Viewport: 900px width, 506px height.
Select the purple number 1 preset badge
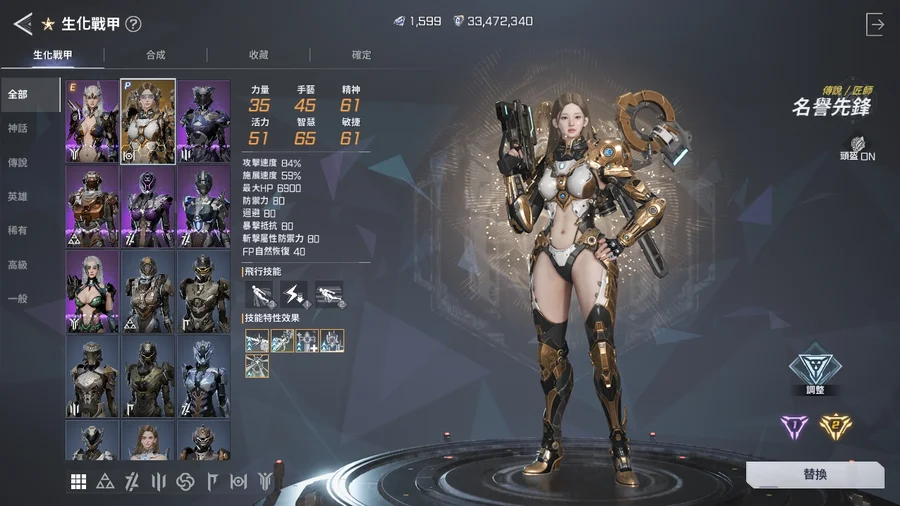pyautogui.click(x=794, y=427)
